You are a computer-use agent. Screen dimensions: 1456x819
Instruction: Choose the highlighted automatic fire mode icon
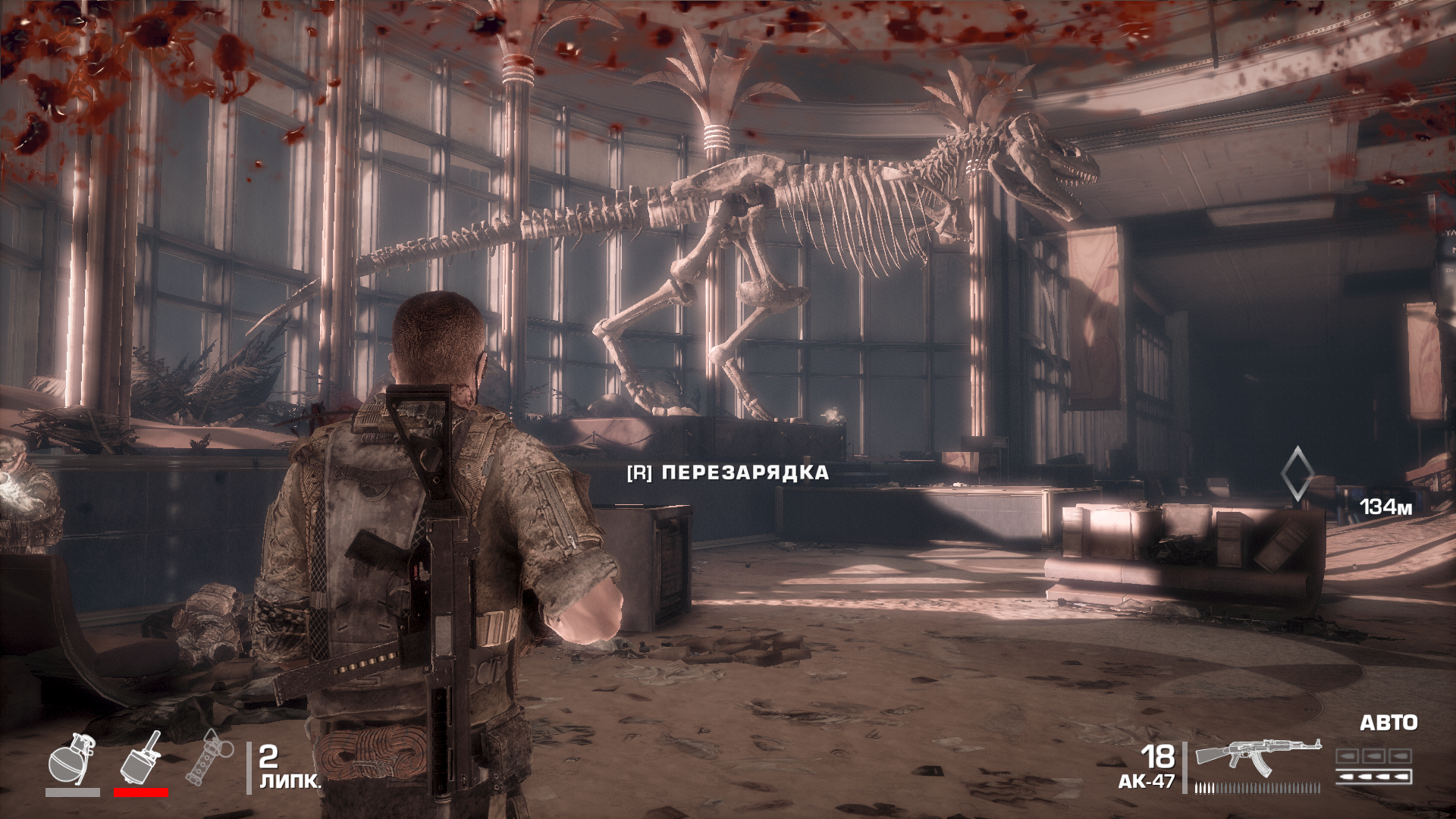point(1373,776)
